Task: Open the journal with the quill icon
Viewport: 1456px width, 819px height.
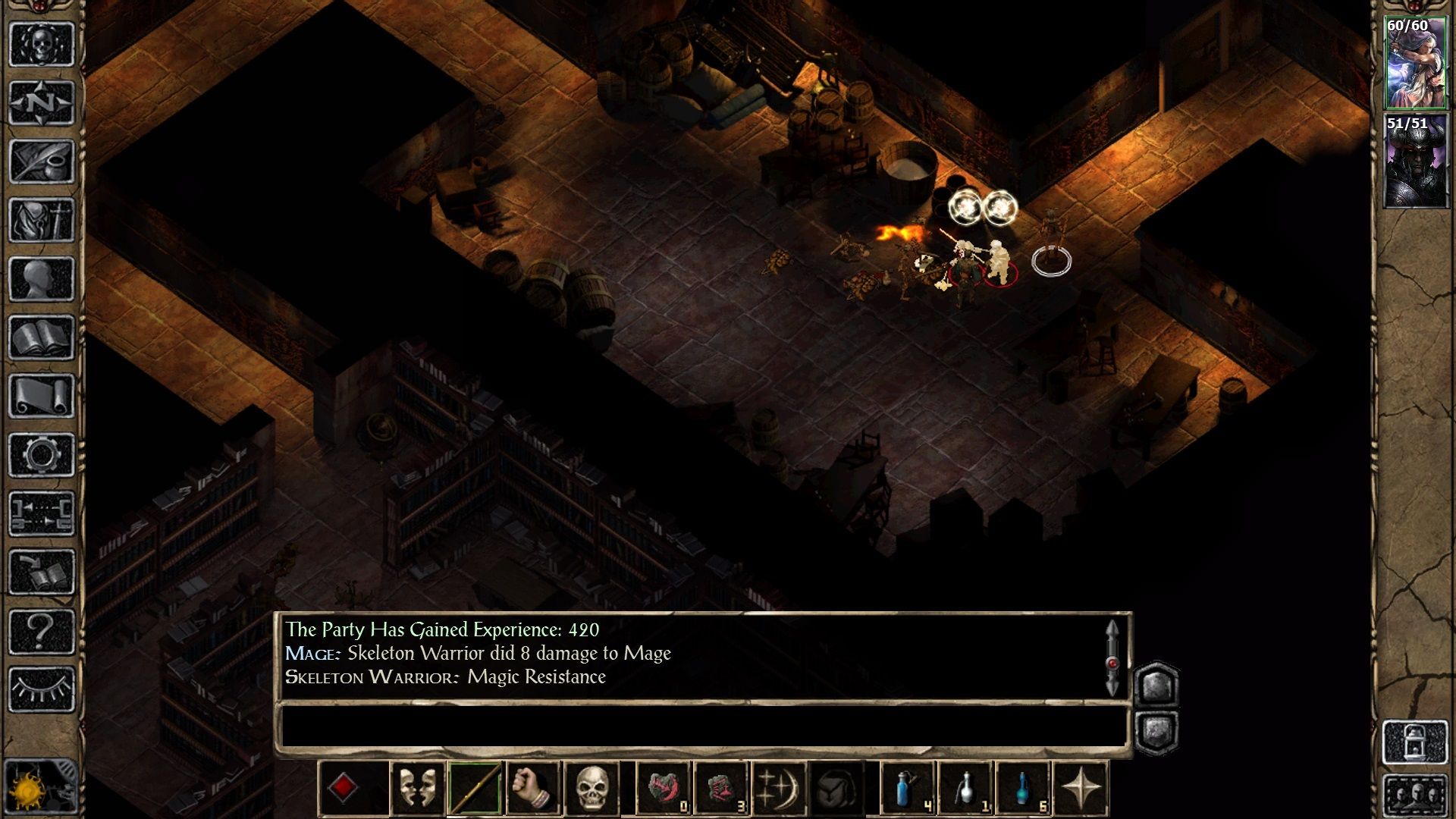Action: pyautogui.click(x=42, y=162)
